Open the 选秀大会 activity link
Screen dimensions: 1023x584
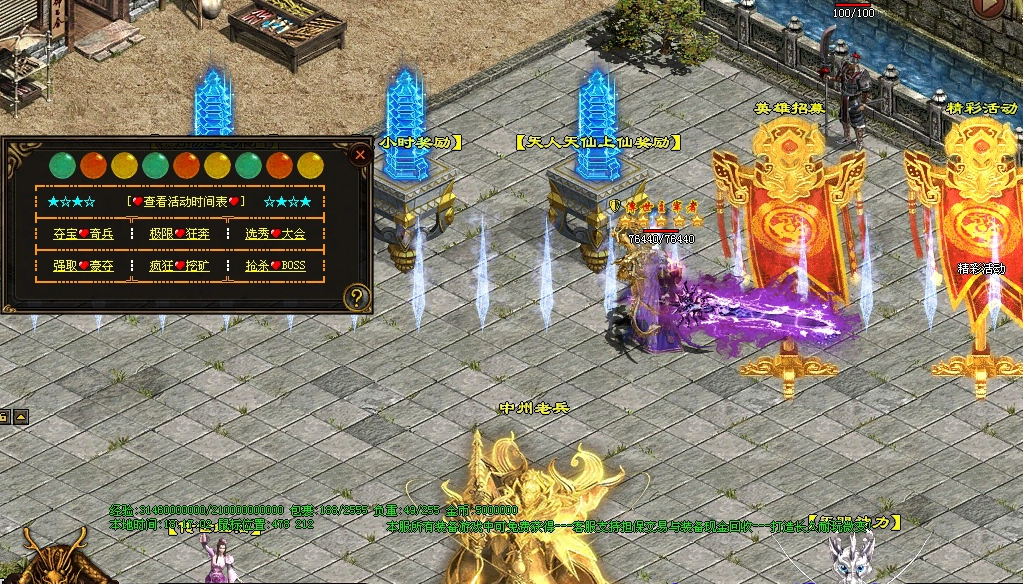[x=275, y=234]
